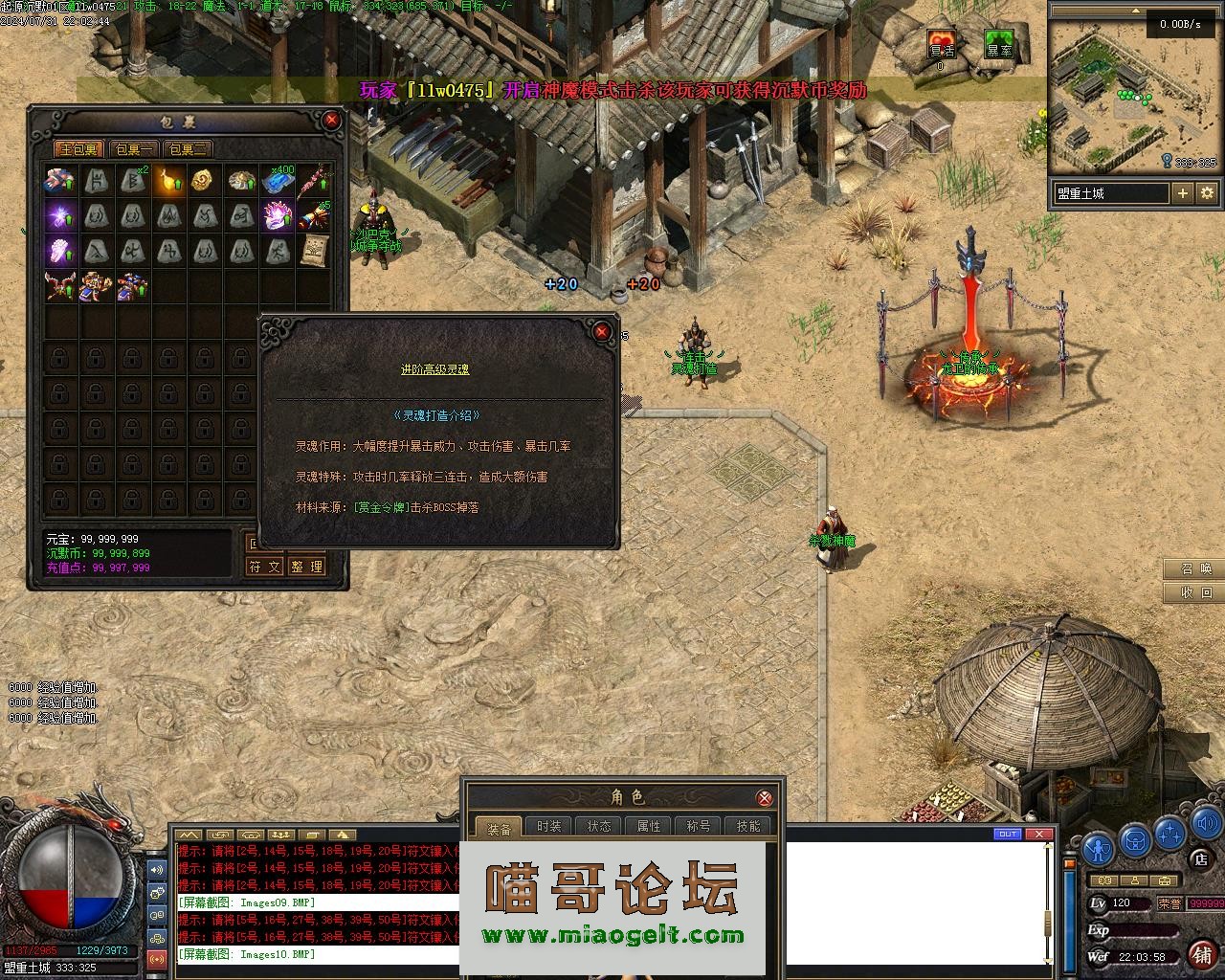Select the 主包裹 main bag tab
This screenshot has height=980, width=1225.
click(79, 149)
